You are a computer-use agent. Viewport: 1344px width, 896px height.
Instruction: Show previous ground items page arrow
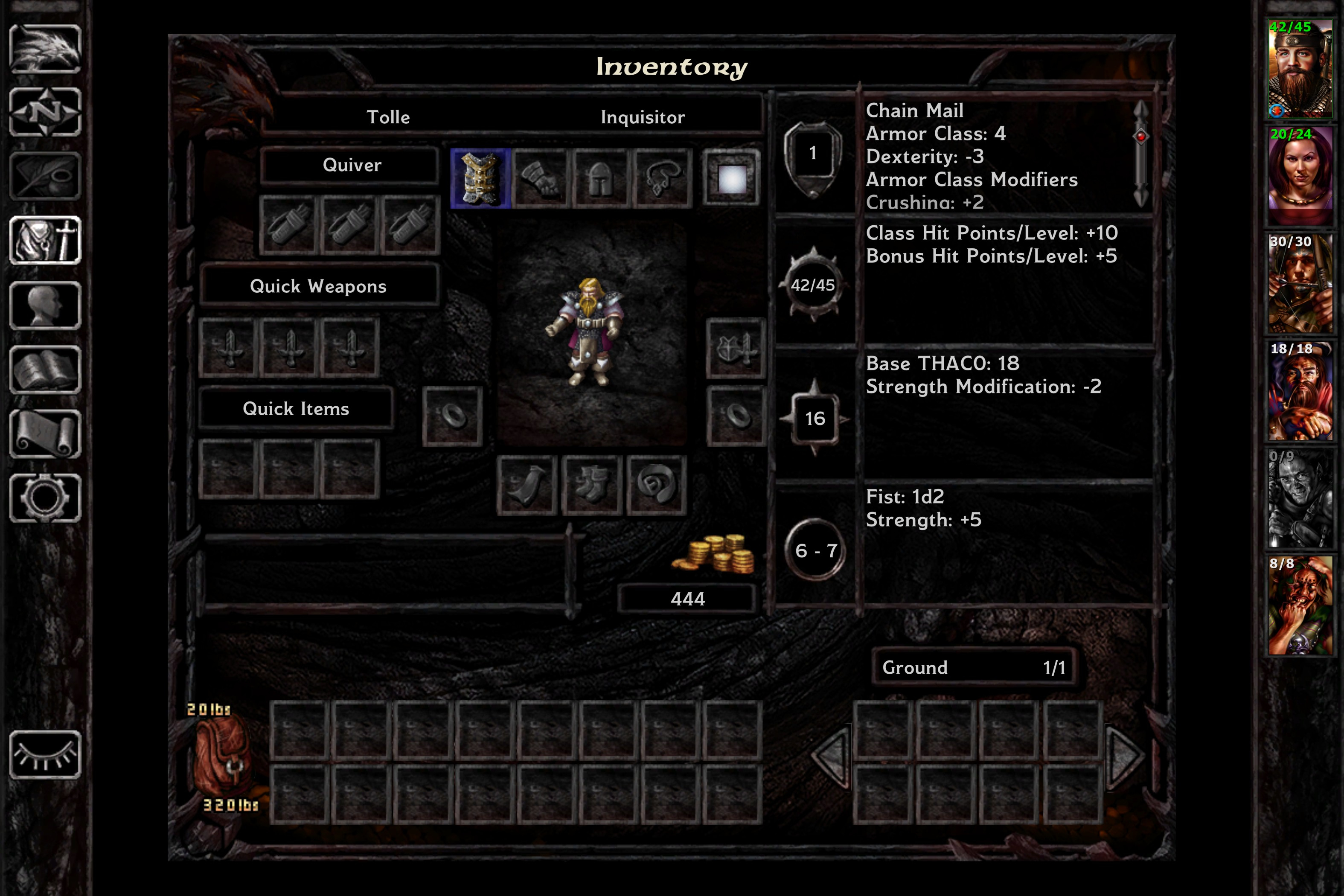pos(832,757)
